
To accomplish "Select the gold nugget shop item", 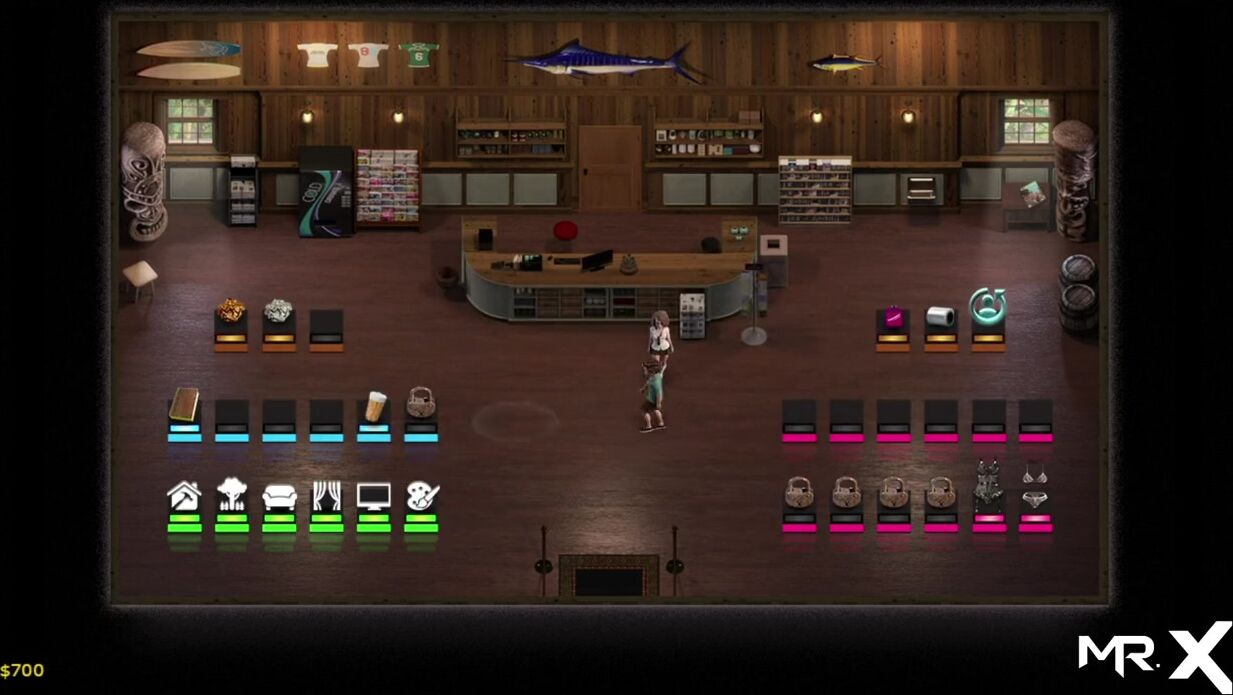I will tap(231, 312).
